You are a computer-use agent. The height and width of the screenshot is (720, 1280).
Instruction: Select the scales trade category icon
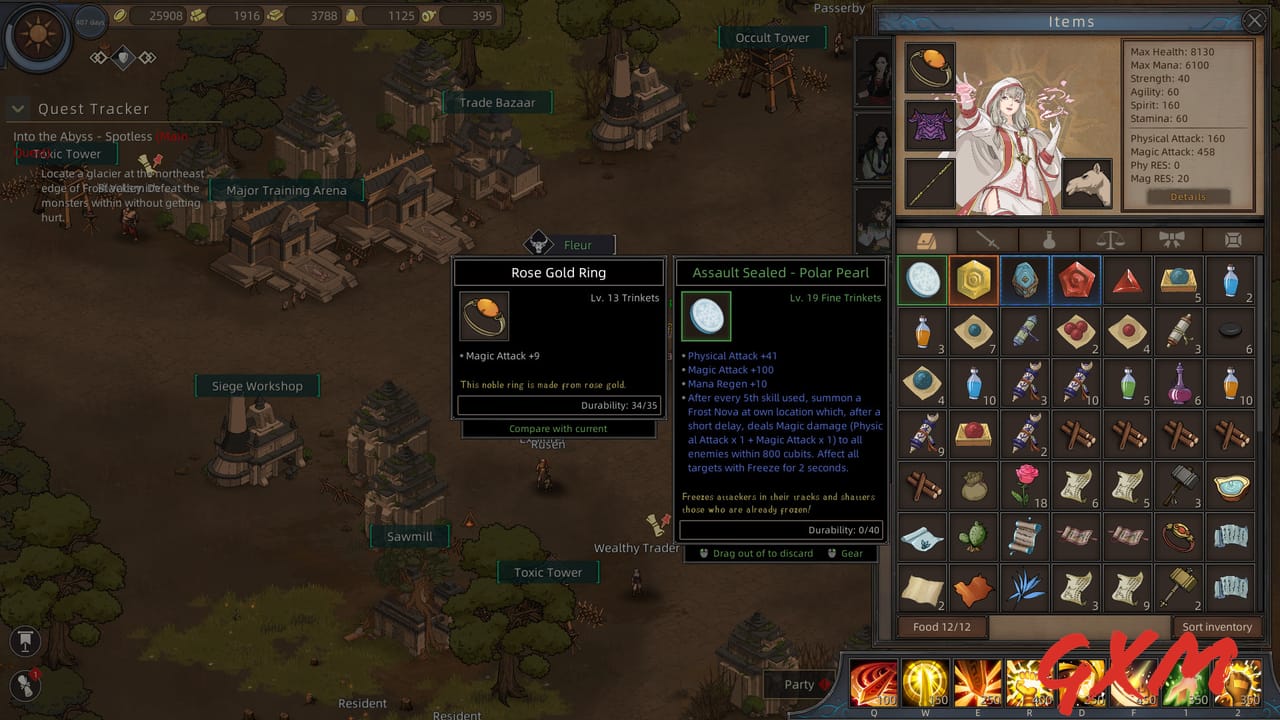click(x=1112, y=240)
